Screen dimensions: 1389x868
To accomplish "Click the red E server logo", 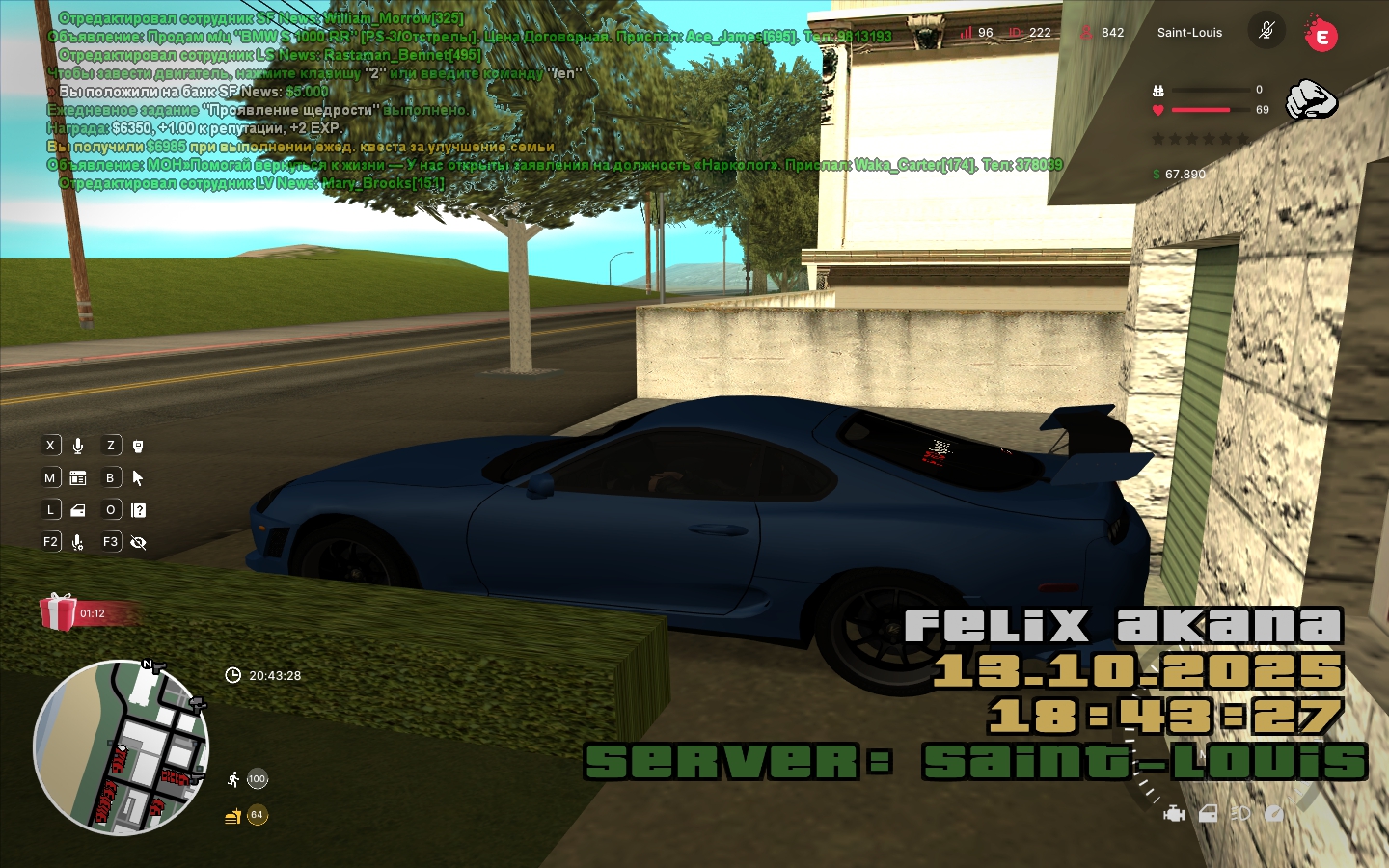I will [x=1321, y=36].
